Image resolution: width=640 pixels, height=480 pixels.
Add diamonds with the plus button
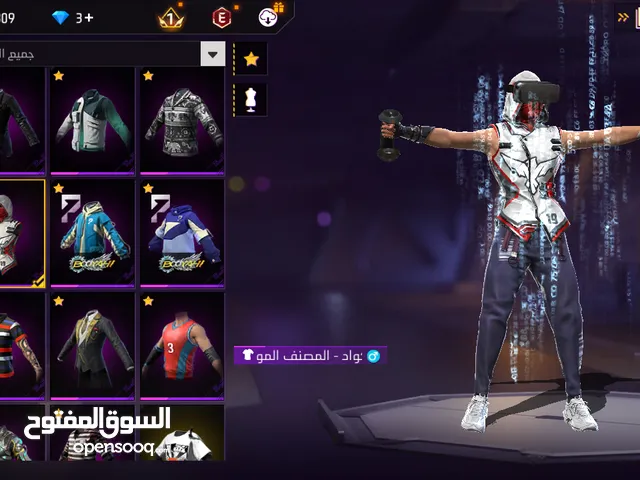point(88,17)
